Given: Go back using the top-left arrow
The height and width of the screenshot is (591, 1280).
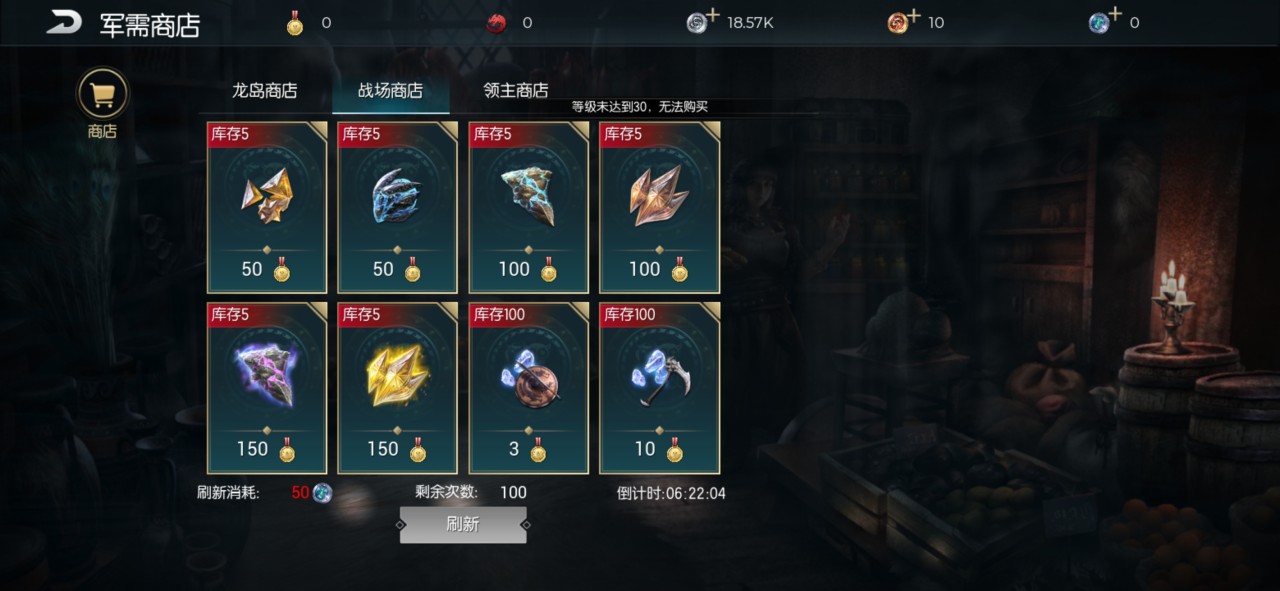Looking at the screenshot, I should (x=63, y=22).
